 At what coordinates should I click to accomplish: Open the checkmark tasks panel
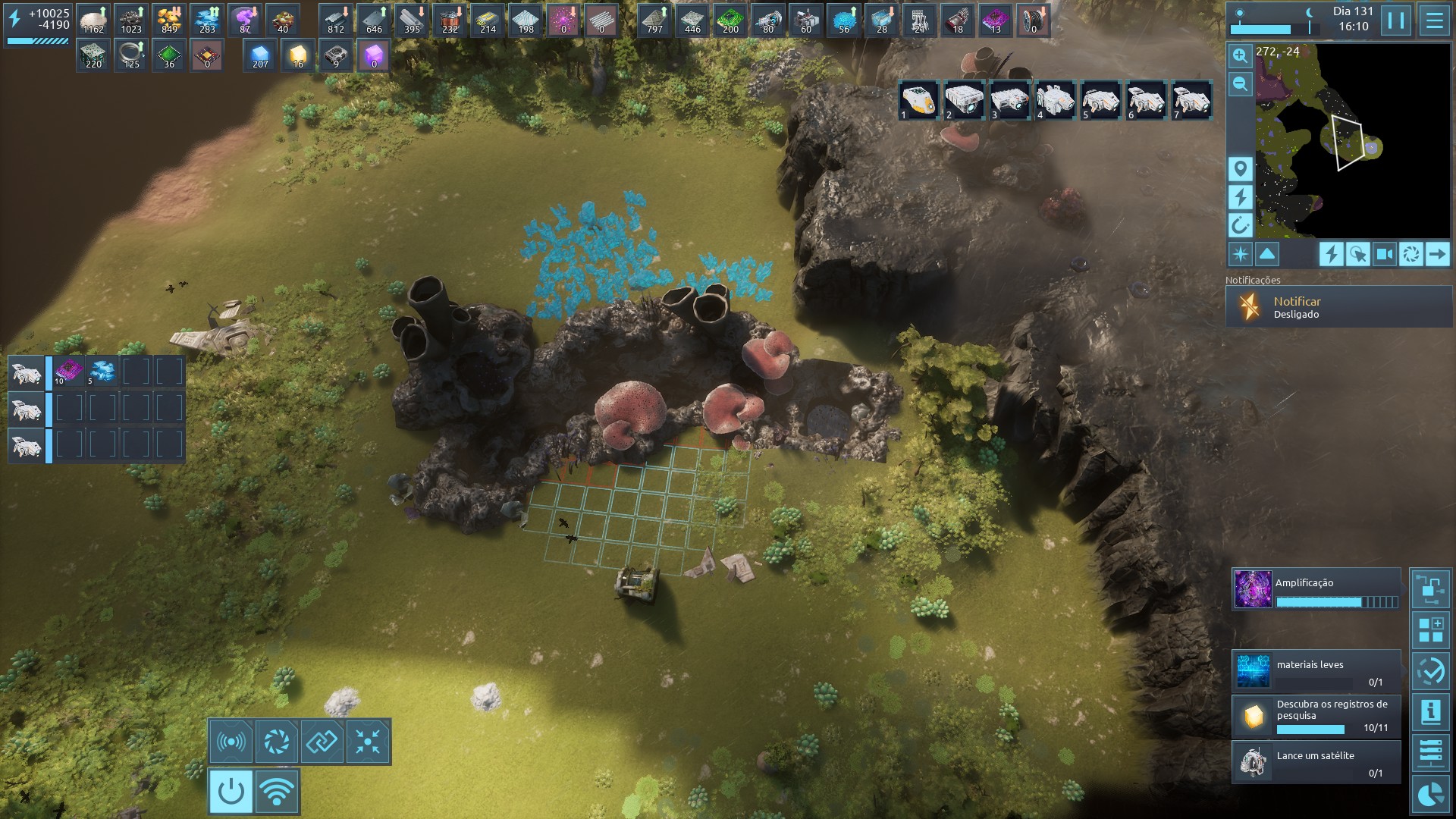[1431, 672]
